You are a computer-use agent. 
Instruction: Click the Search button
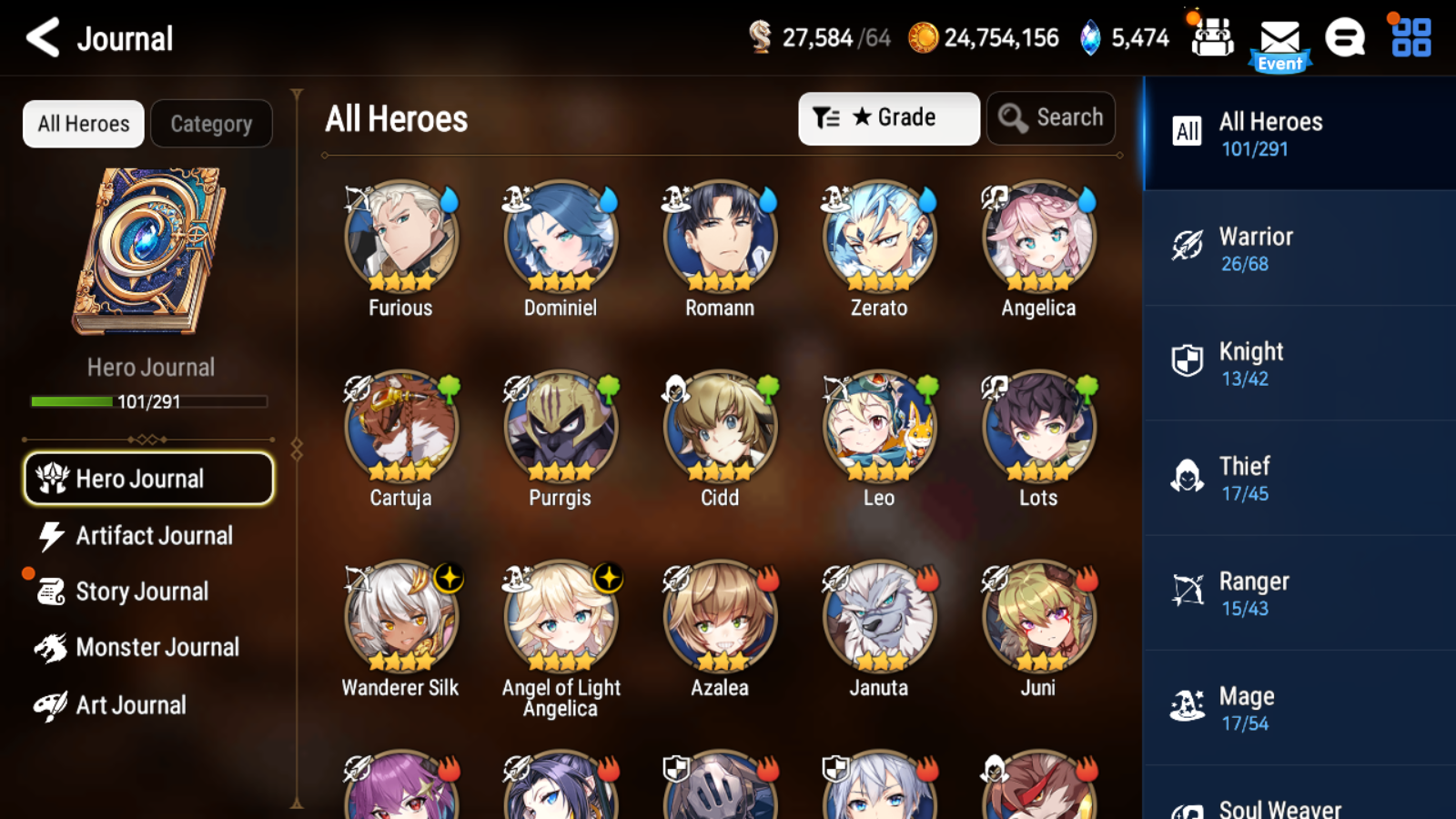point(1050,117)
